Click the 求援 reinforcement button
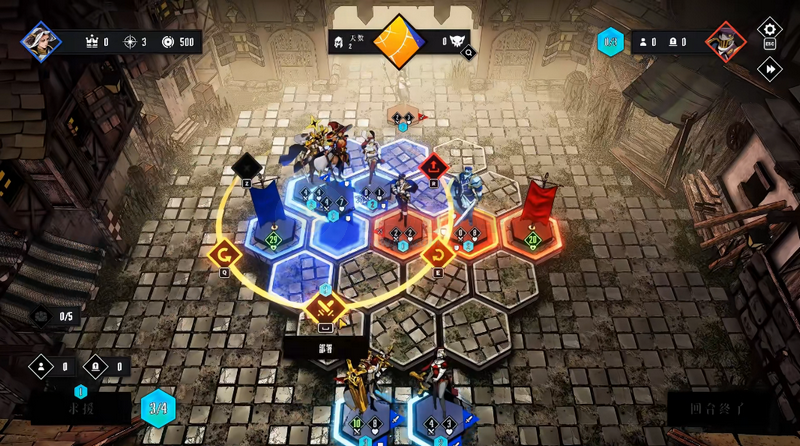The height and width of the screenshot is (446, 800). [x=80, y=409]
